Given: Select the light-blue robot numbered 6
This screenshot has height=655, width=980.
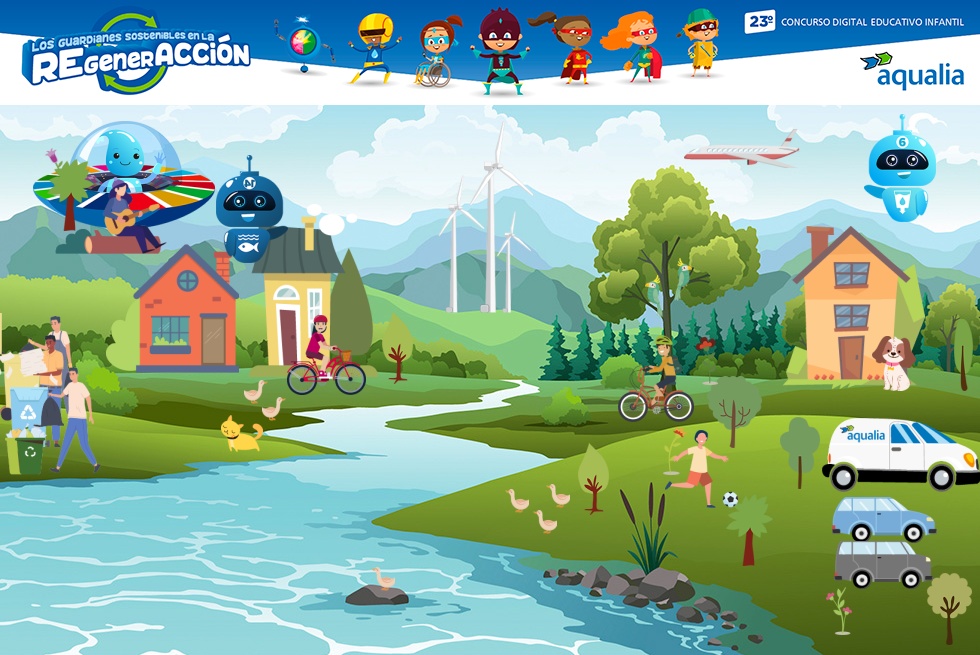Looking at the screenshot, I should click(900, 167).
